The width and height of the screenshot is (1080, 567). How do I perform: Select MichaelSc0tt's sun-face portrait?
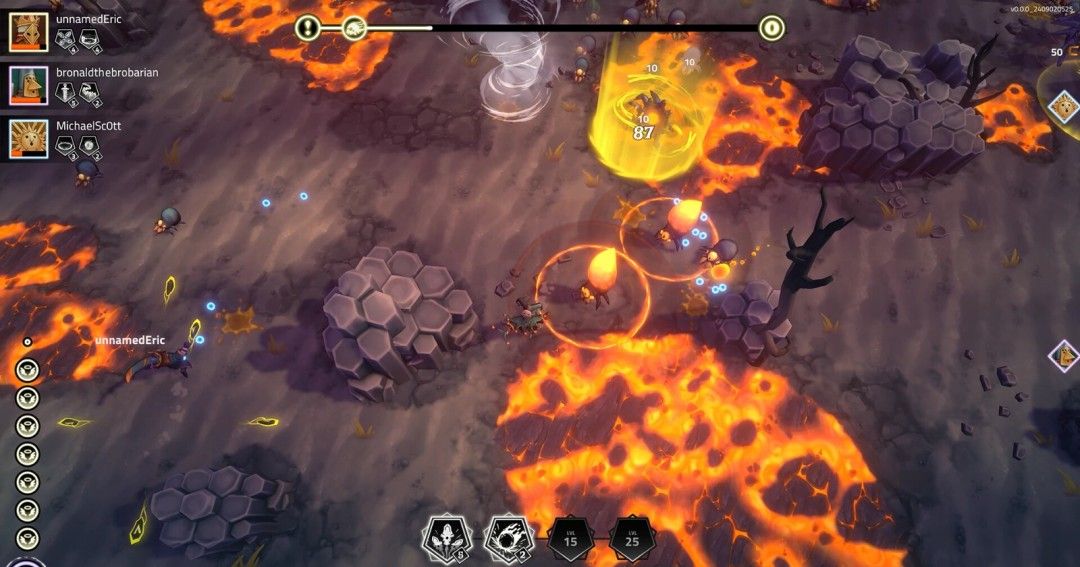[29, 139]
